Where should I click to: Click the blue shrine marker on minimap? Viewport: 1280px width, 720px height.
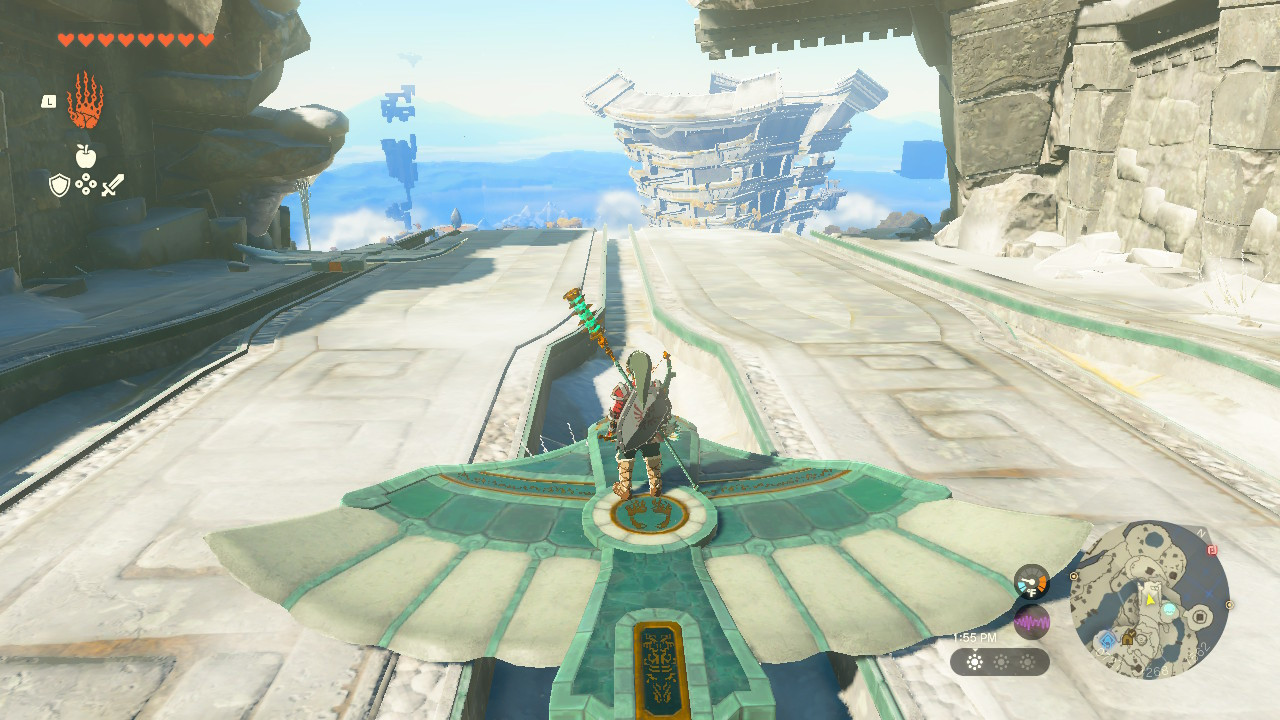pos(1107,638)
